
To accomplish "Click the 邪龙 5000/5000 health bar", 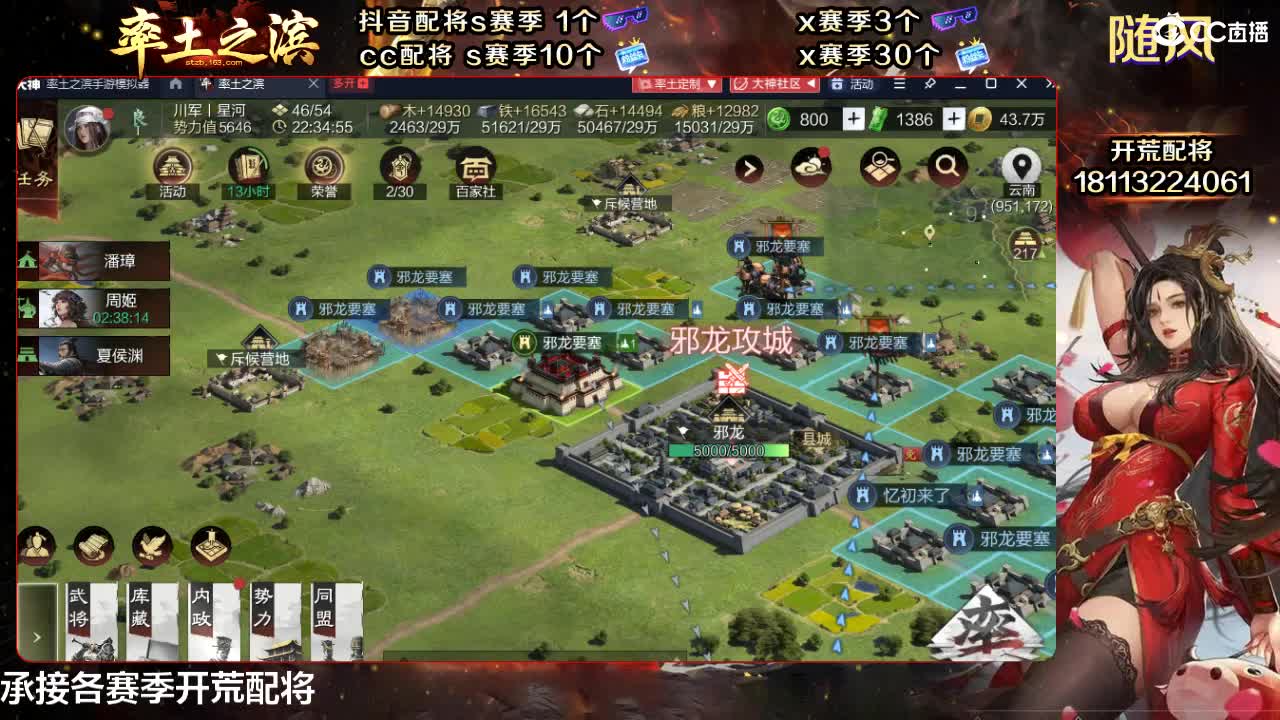I will pyautogui.click(x=730, y=450).
